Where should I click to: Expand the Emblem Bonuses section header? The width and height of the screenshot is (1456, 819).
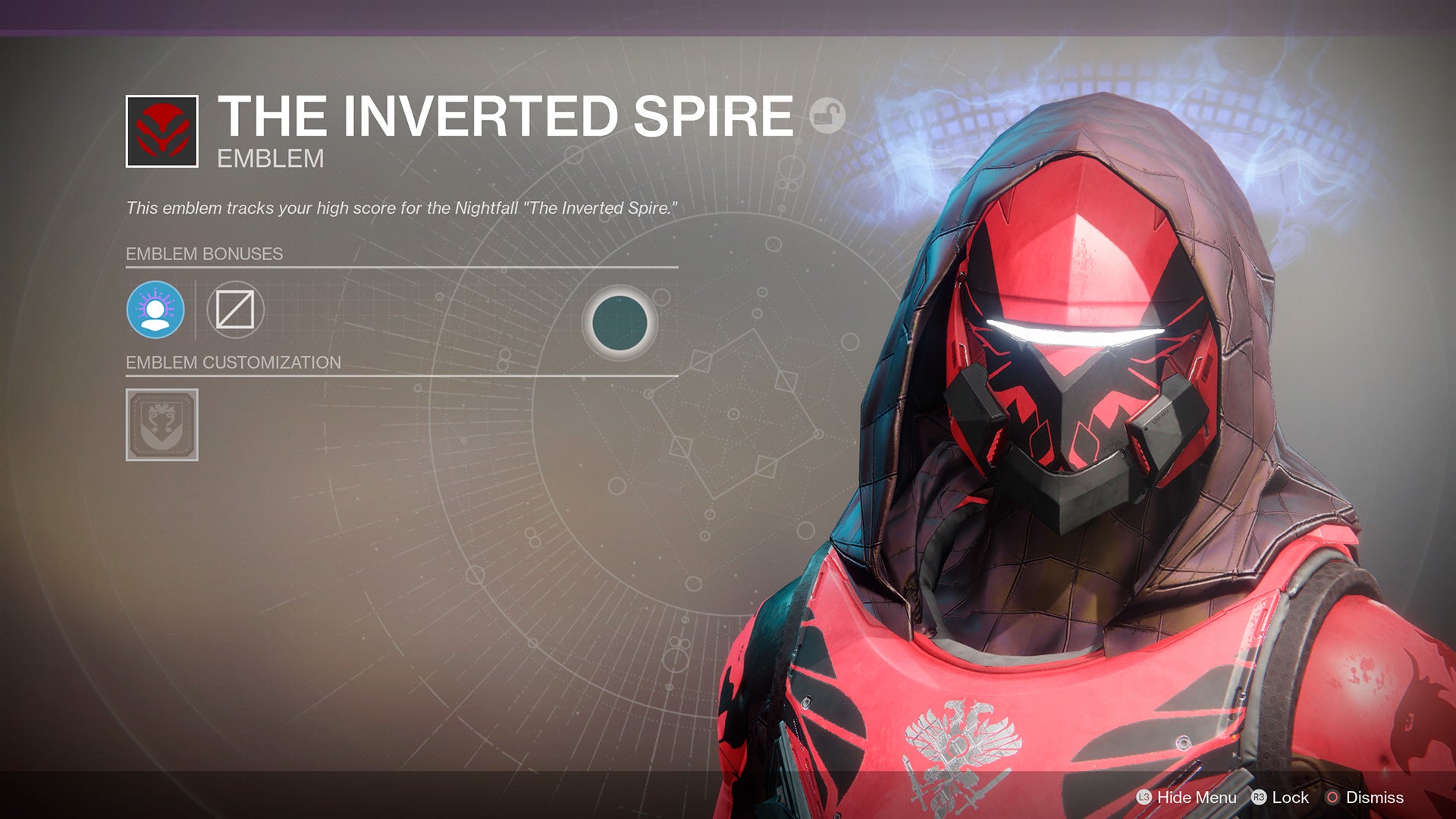coord(205,255)
